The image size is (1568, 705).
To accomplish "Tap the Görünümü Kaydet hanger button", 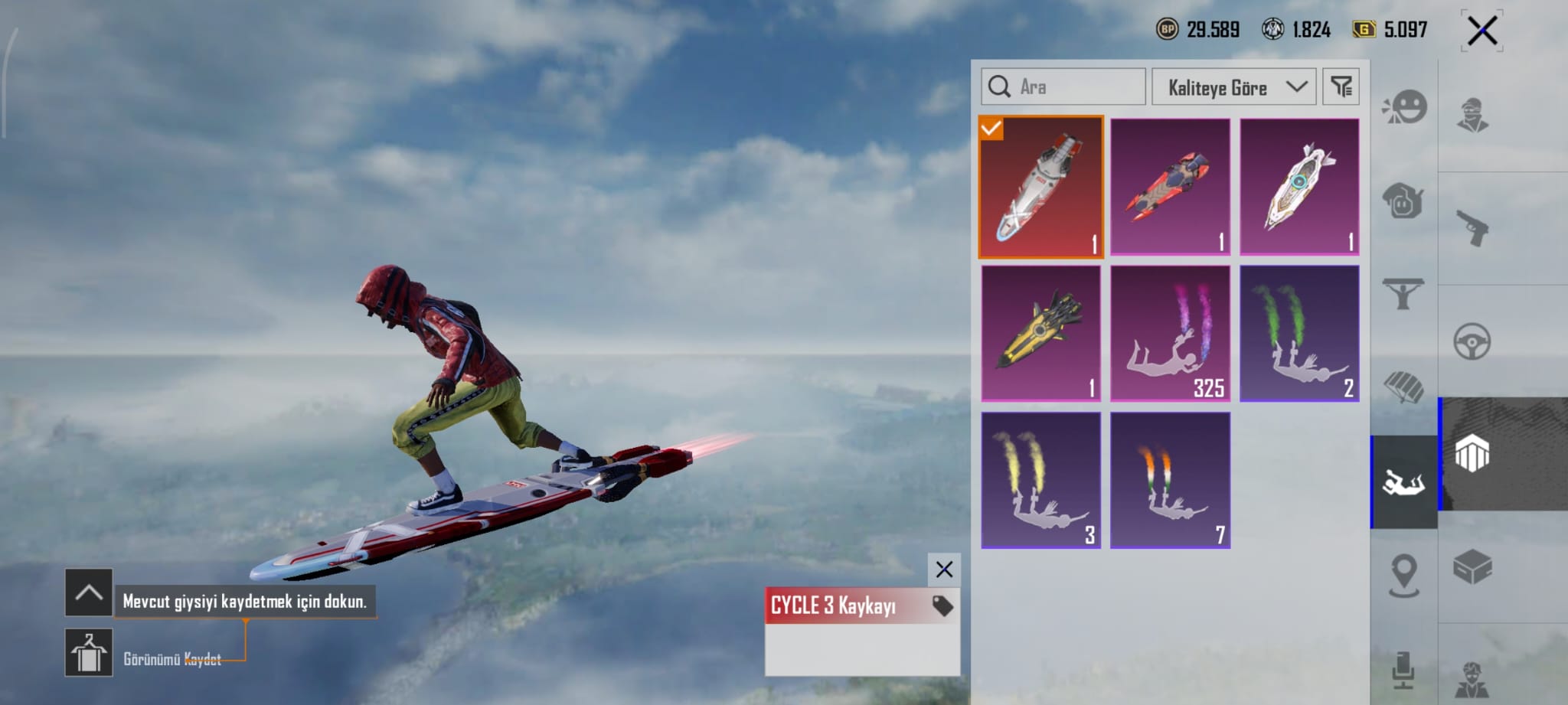I will [89, 652].
